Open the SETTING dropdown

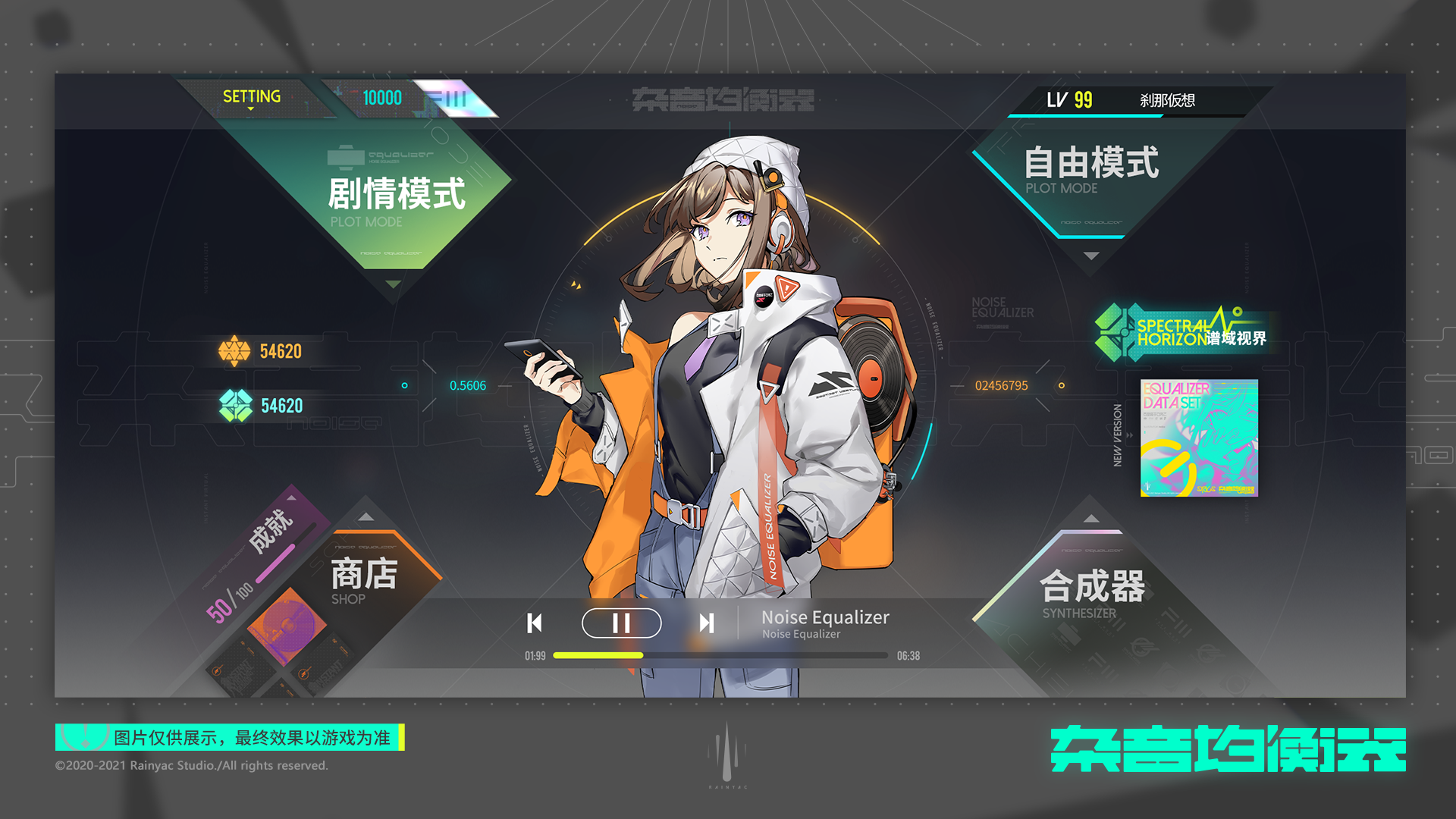pos(250,97)
